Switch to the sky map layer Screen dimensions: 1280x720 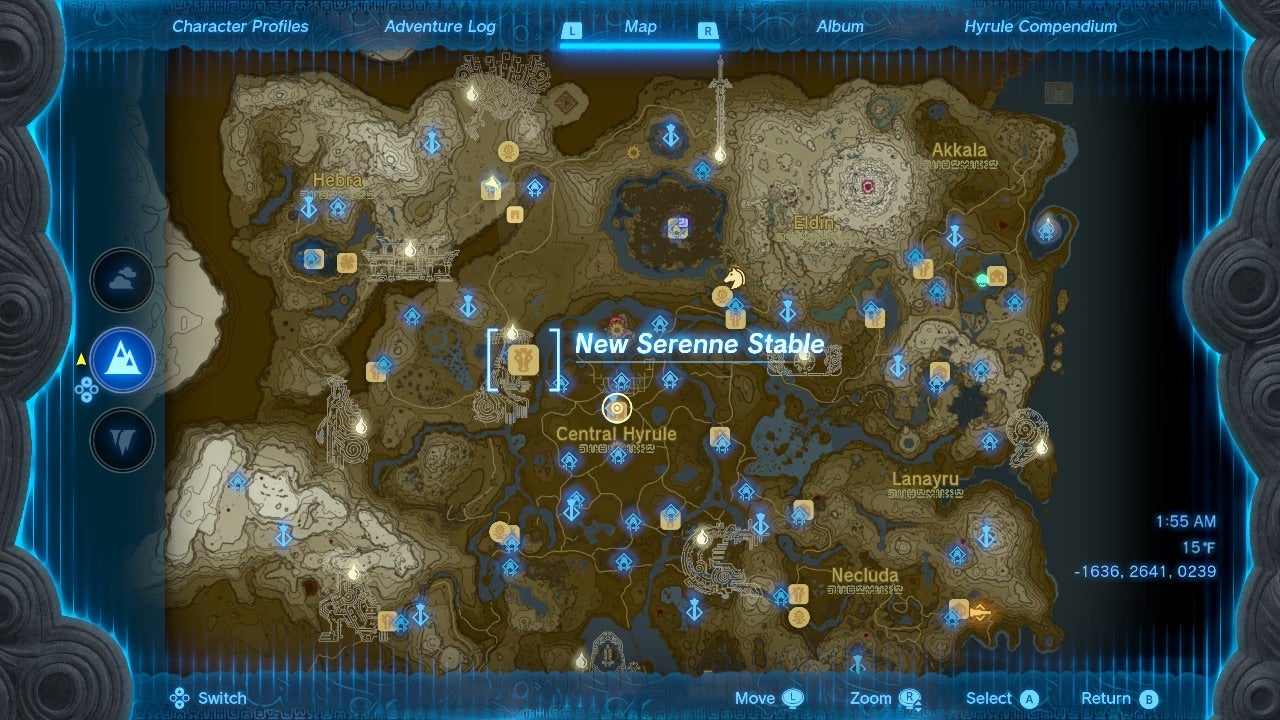point(120,281)
